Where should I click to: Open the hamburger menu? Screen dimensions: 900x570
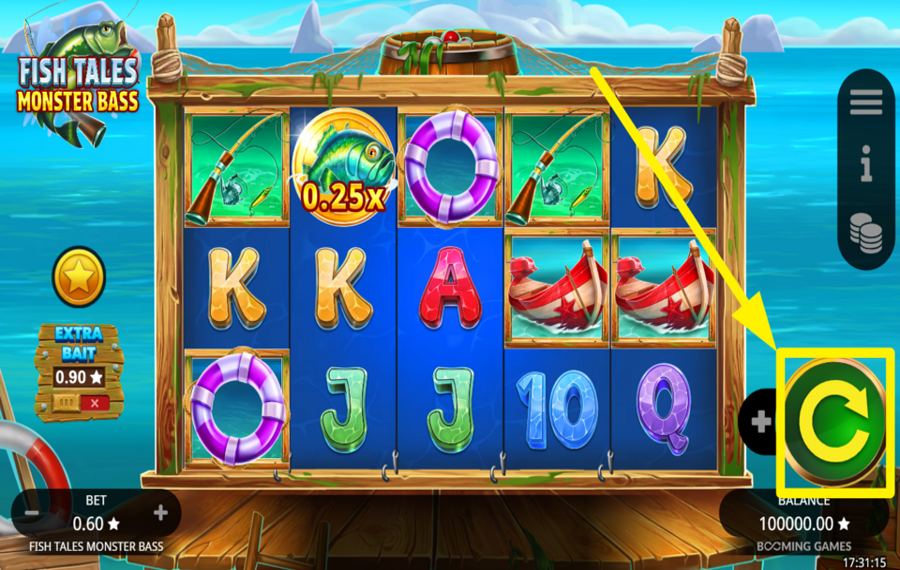point(866,102)
